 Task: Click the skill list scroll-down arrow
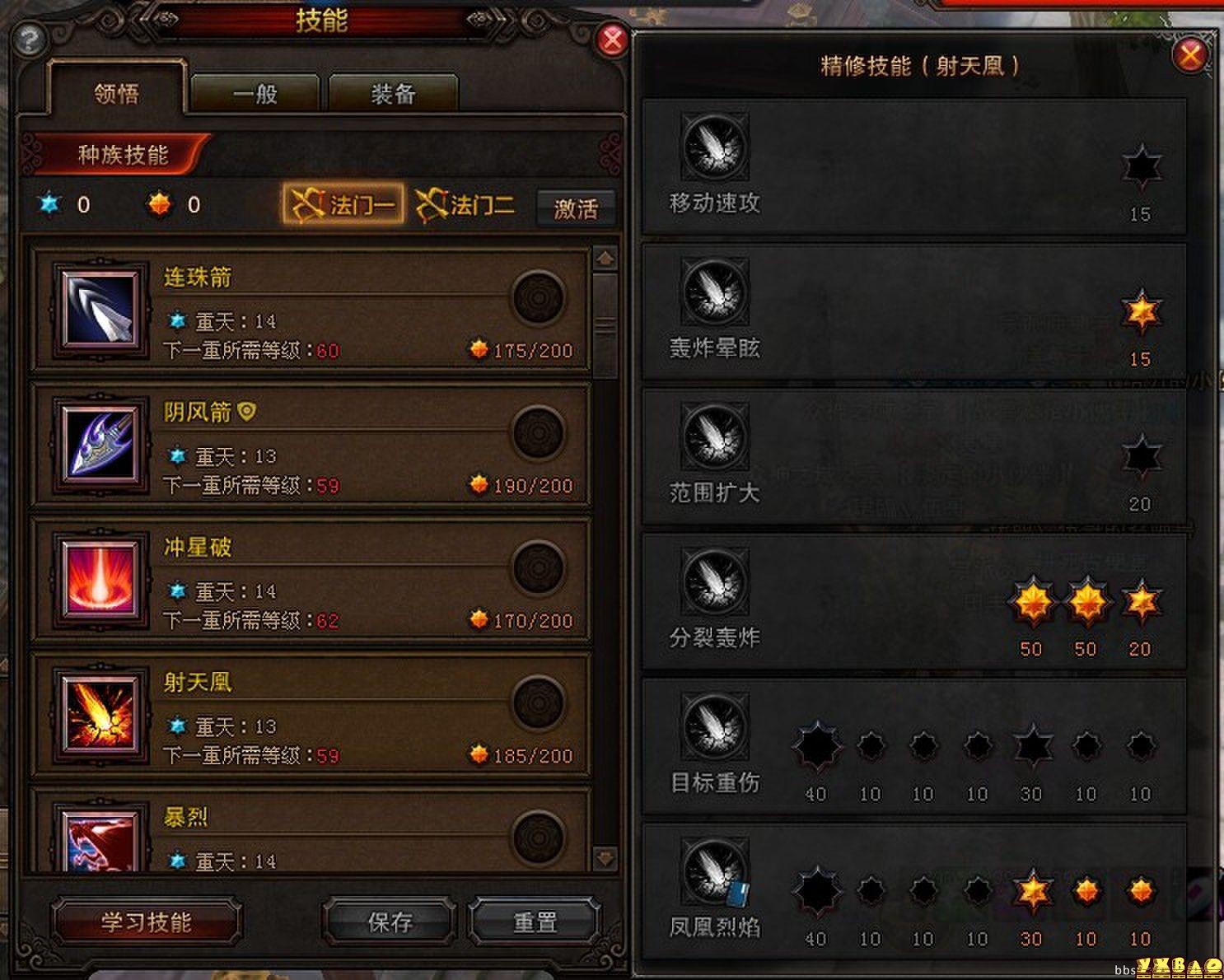pyautogui.click(x=605, y=858)
